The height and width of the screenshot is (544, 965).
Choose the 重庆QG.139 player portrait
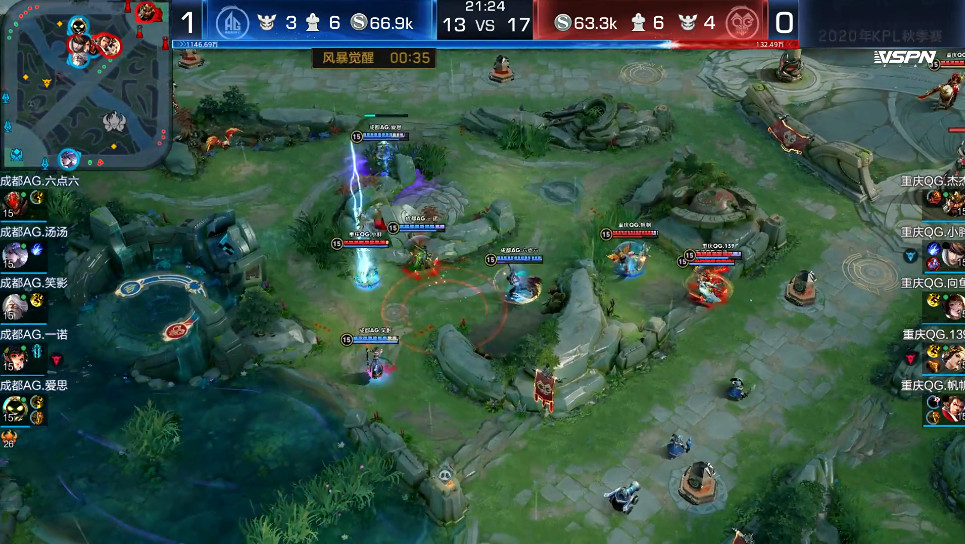[x=951, y=357]
